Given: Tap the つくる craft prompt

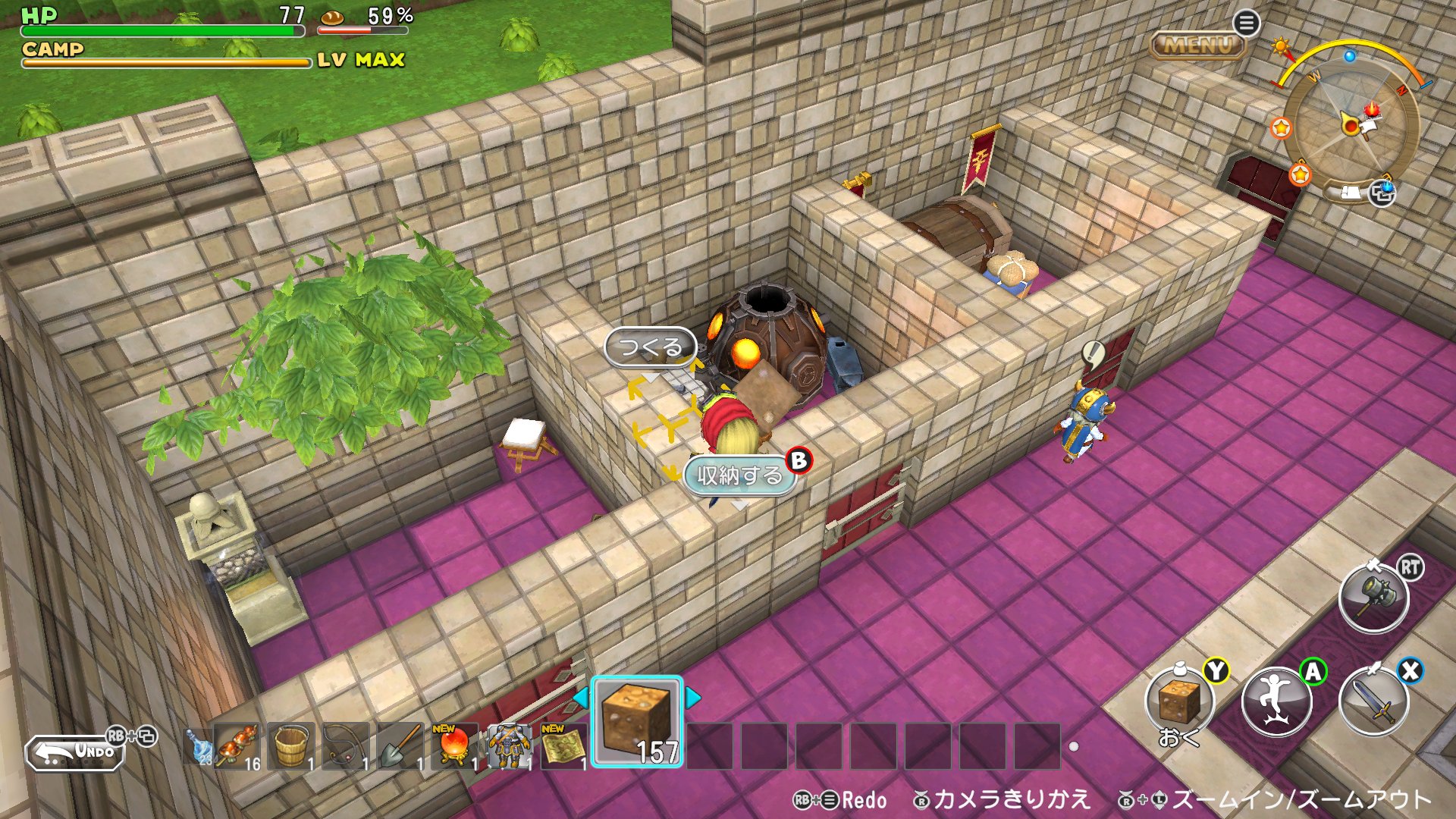Looking at the screenshot, I should 650,348.
